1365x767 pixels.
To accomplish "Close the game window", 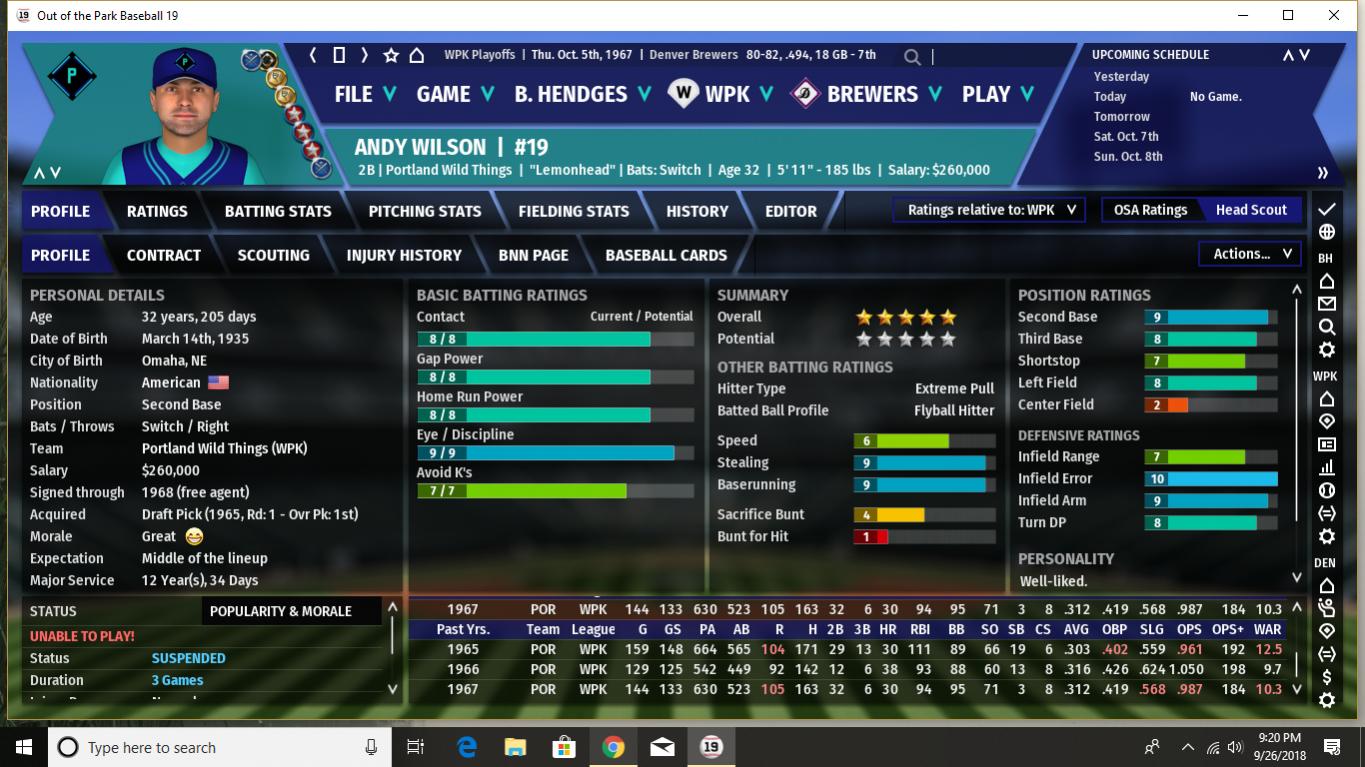I will [x=1334, y=15].
